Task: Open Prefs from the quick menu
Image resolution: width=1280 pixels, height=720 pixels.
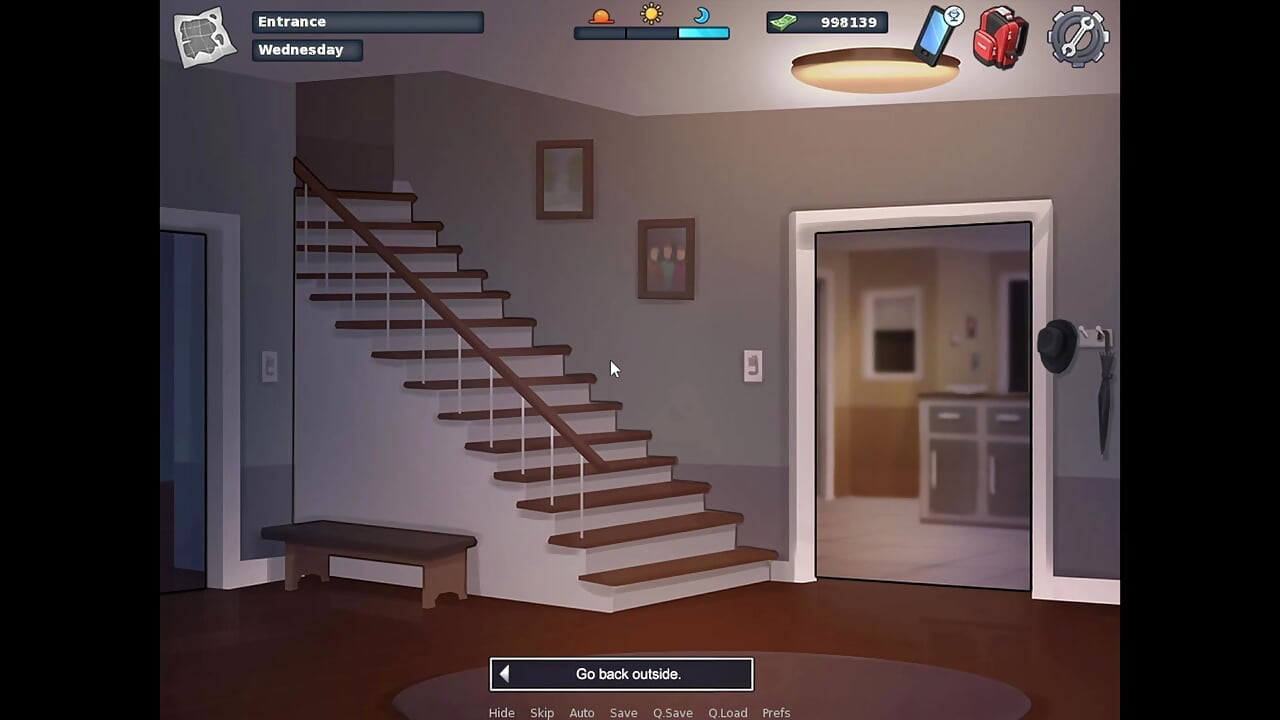Action: pos(776,712)
